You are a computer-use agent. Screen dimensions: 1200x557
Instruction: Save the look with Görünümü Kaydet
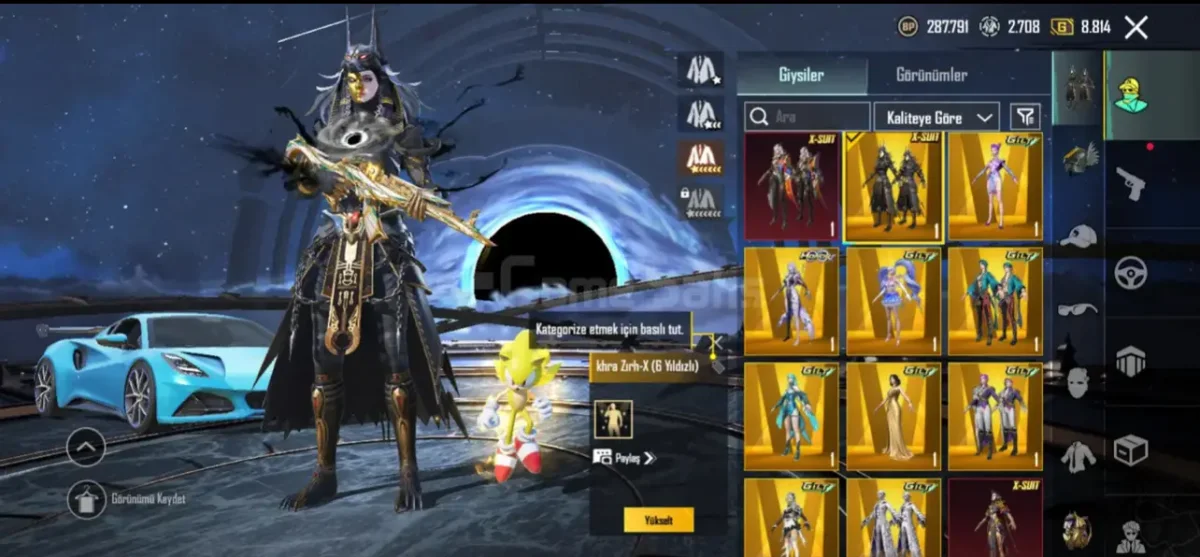pyautogui.click(x=87, y=499)
